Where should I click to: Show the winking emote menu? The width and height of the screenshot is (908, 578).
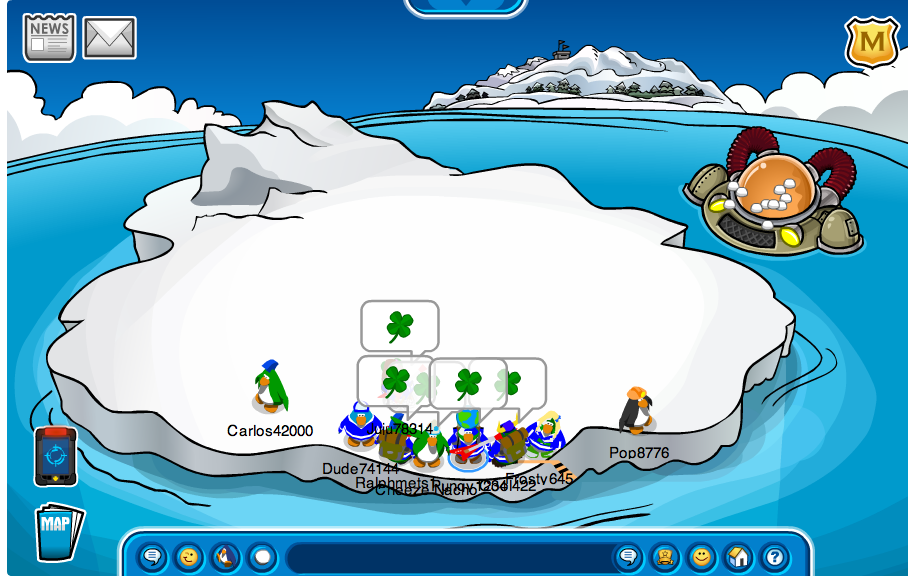coord(188,556)
